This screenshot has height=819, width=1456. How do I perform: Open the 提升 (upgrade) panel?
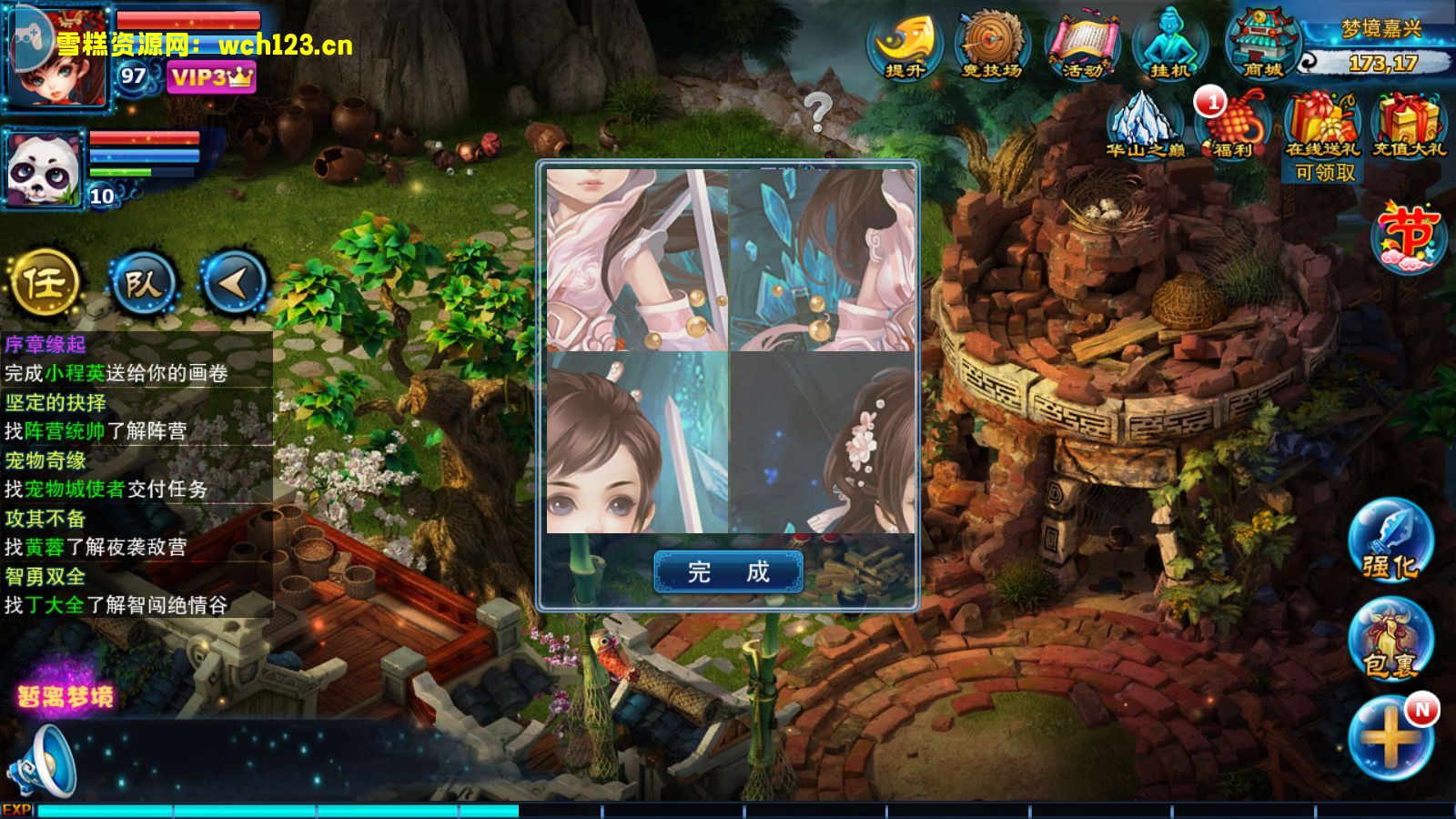[903, 45]
